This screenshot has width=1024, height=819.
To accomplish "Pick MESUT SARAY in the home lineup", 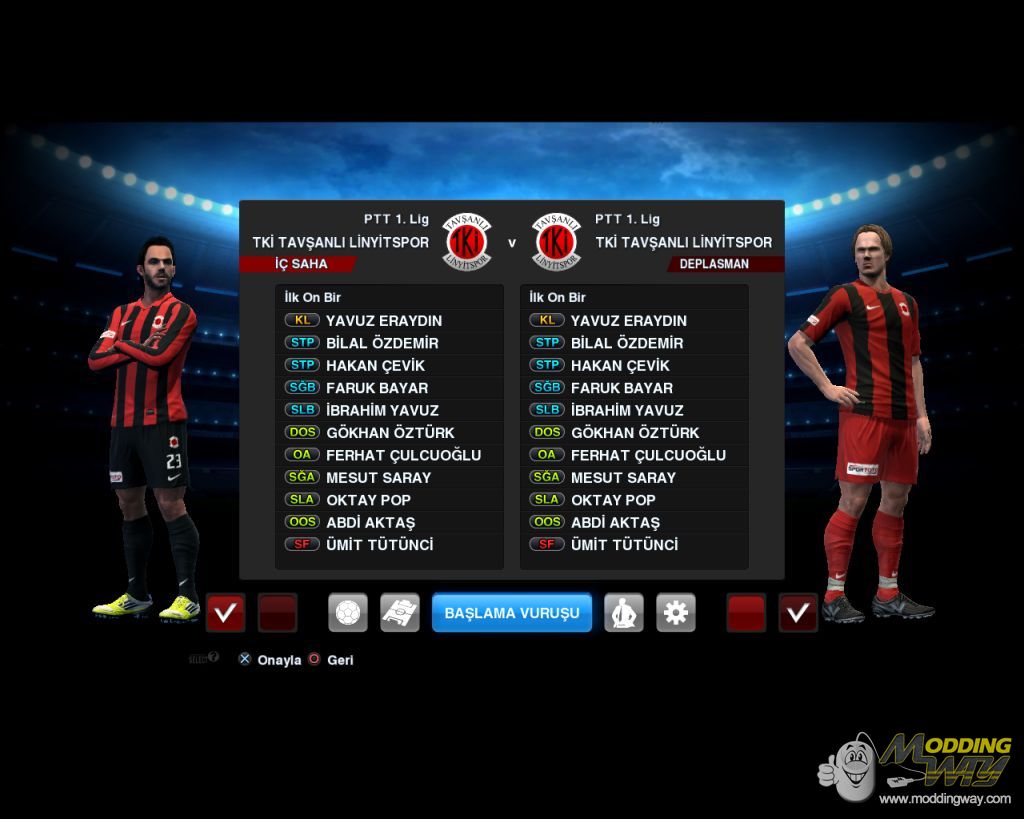I will click(x=378, y=478).
